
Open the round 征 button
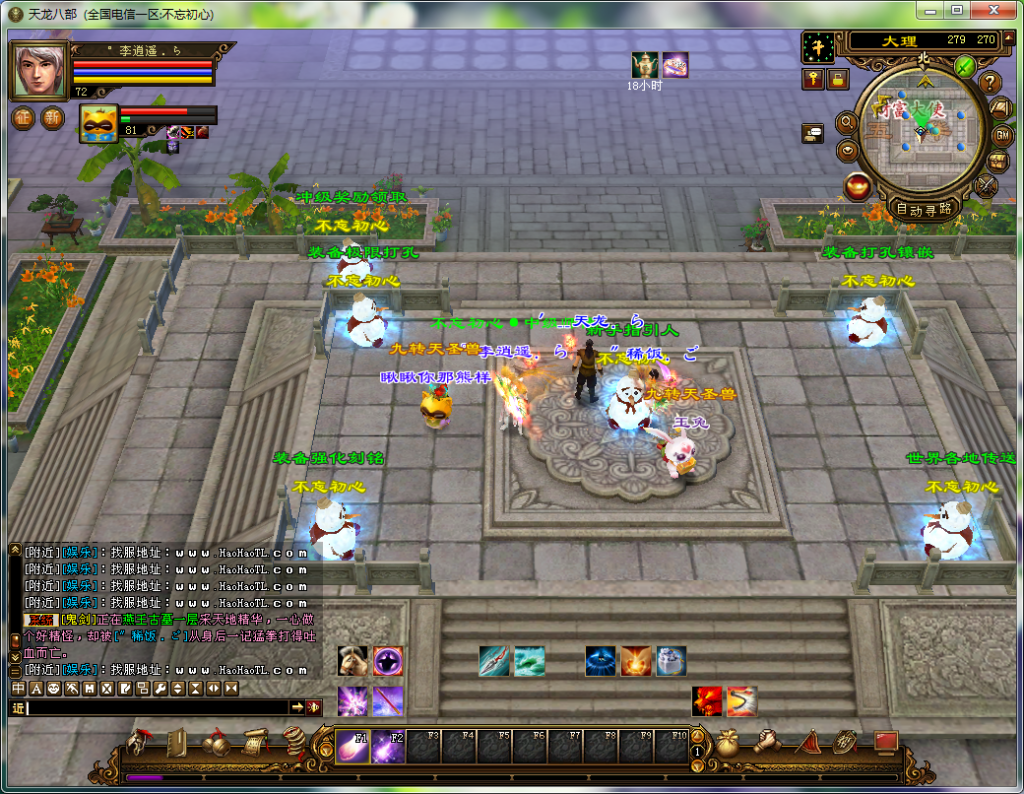23,117
